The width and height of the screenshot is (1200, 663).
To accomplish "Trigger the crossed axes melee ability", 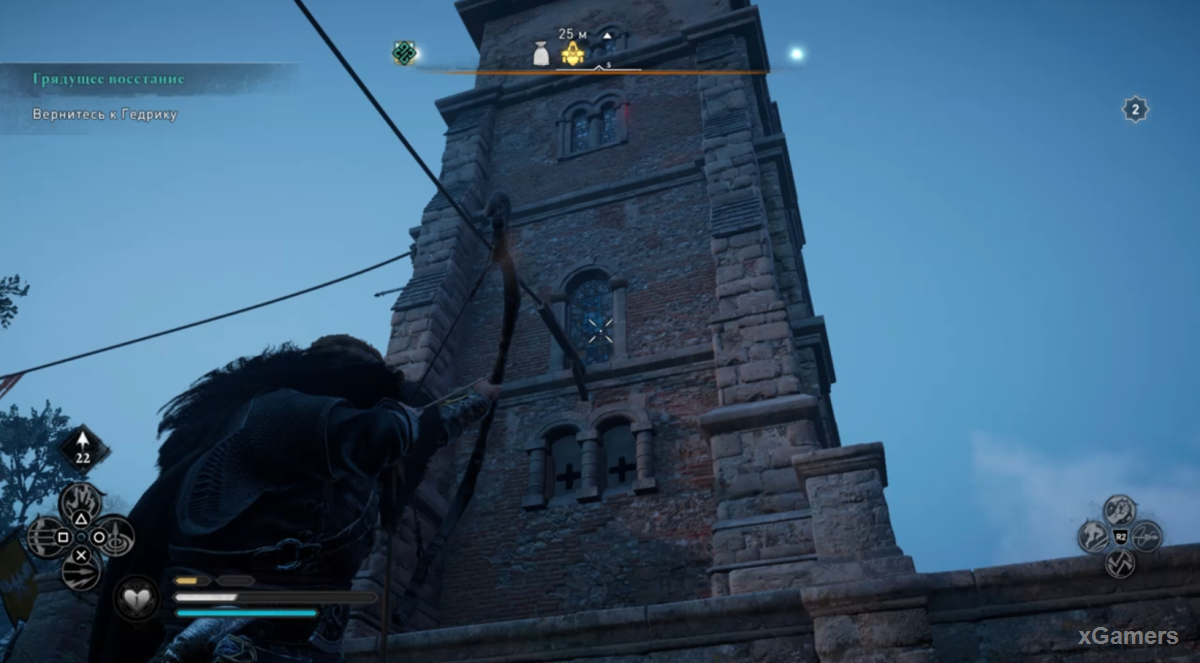I will coord(1120,564).
